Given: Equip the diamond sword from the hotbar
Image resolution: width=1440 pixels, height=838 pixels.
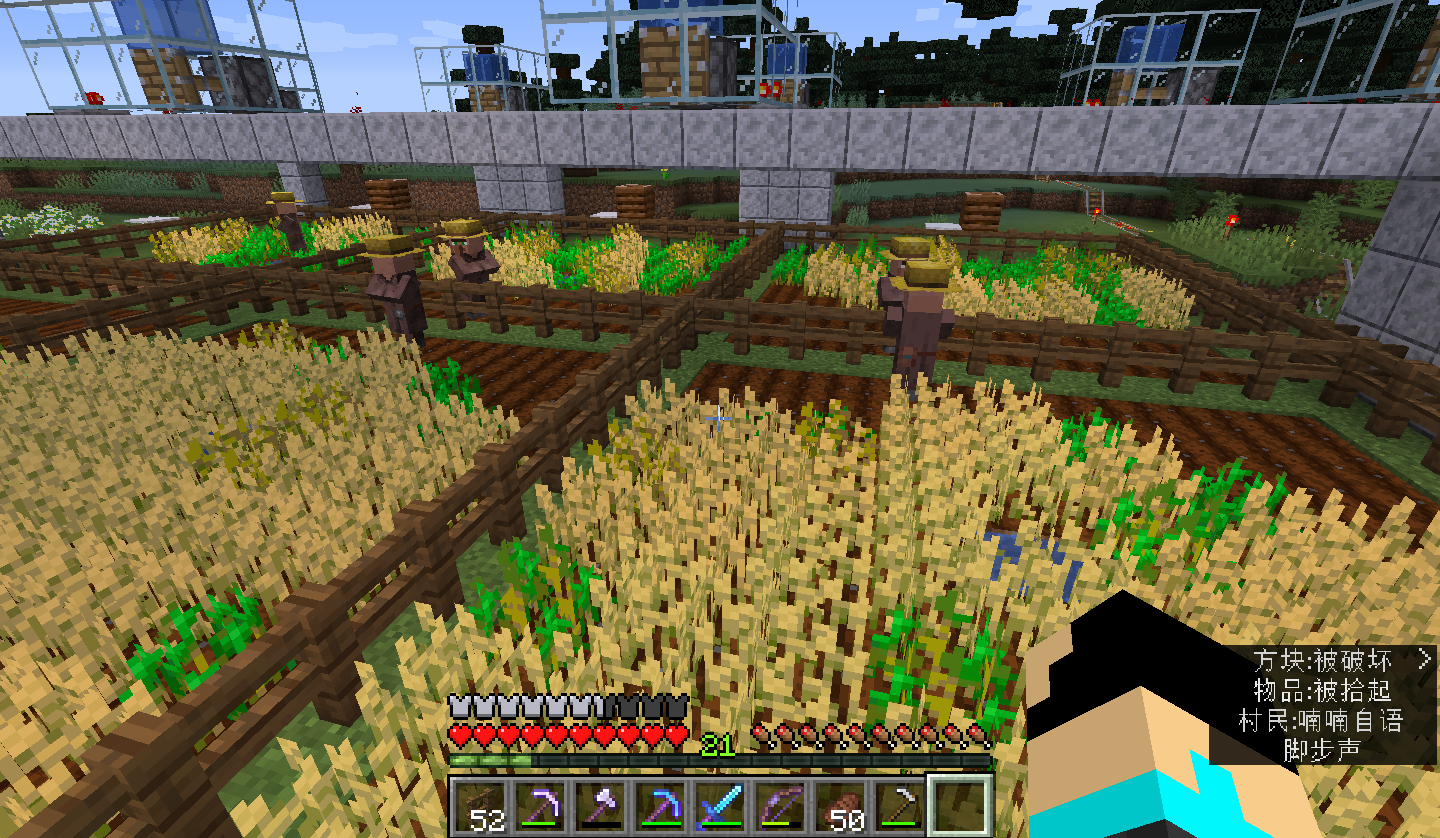Looking at the screenshot, I should tap(720, 806).
